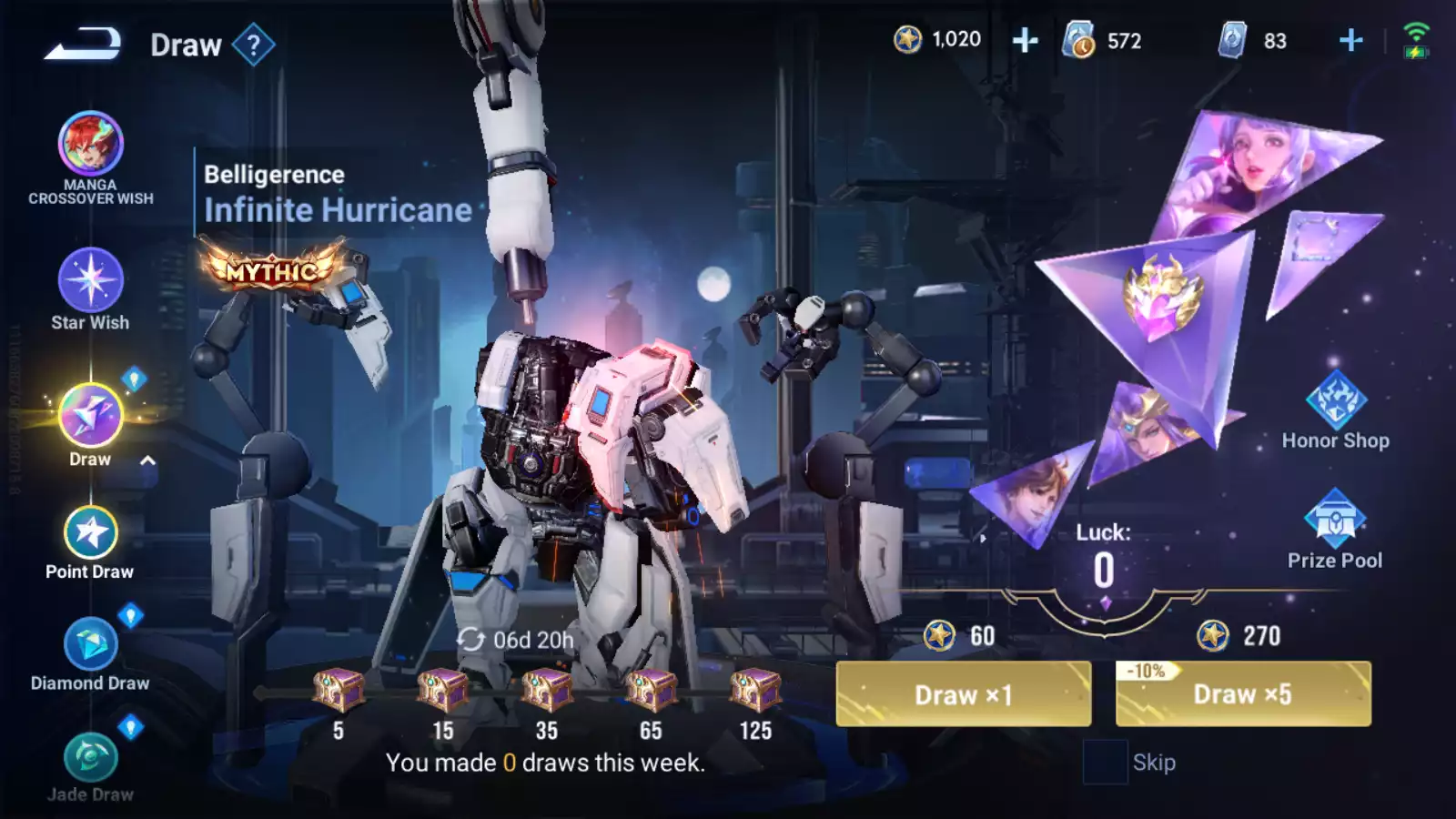Select the 125-draw reward chest

click(755, 691)
